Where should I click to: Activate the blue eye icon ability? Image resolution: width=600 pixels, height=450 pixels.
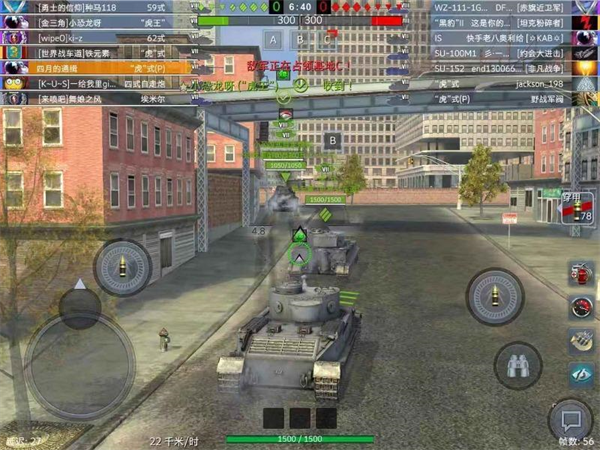click(x=581, y=374)
